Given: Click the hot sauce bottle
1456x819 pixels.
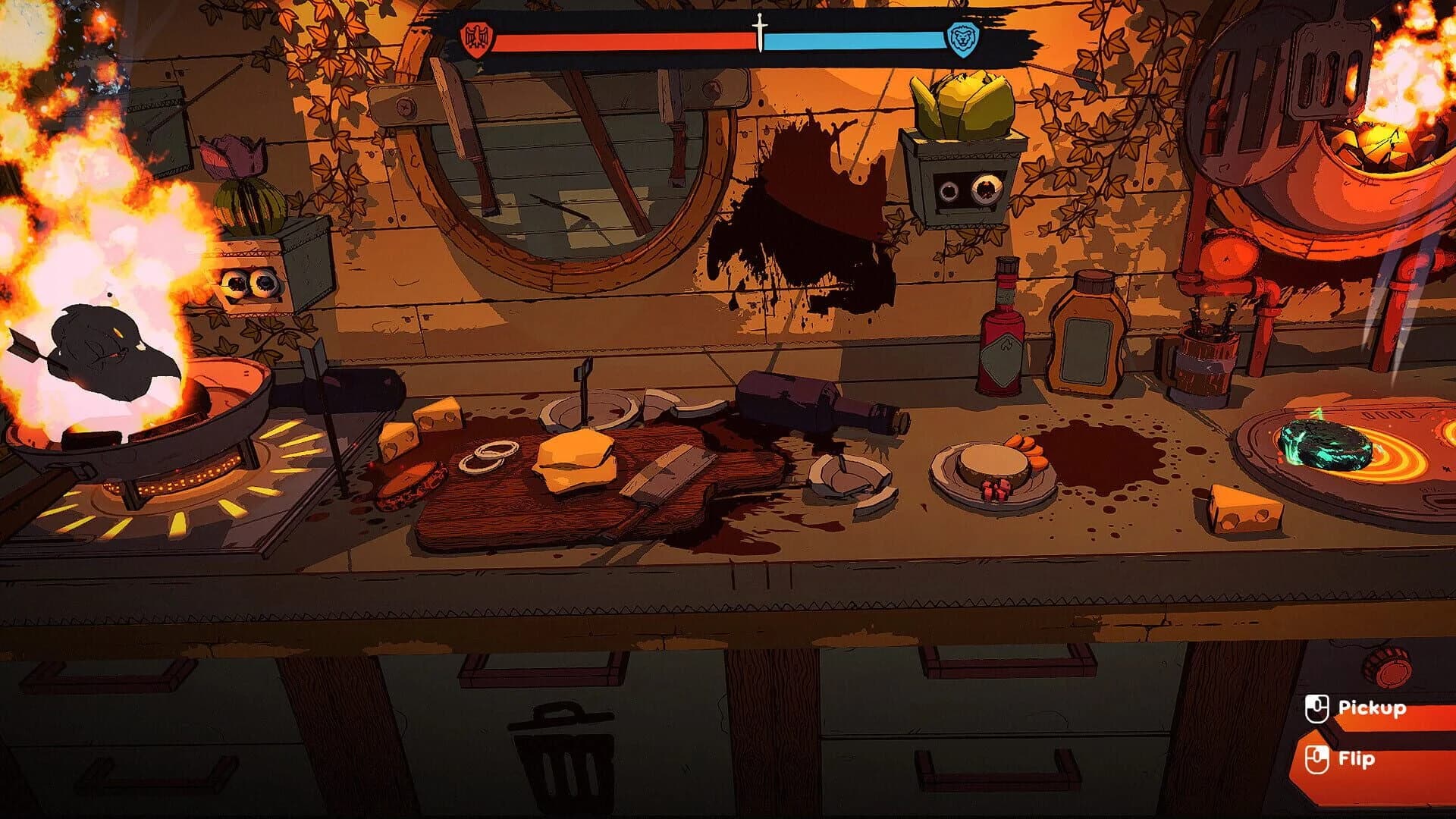Looking at the screenshot, I should 1003,337.
